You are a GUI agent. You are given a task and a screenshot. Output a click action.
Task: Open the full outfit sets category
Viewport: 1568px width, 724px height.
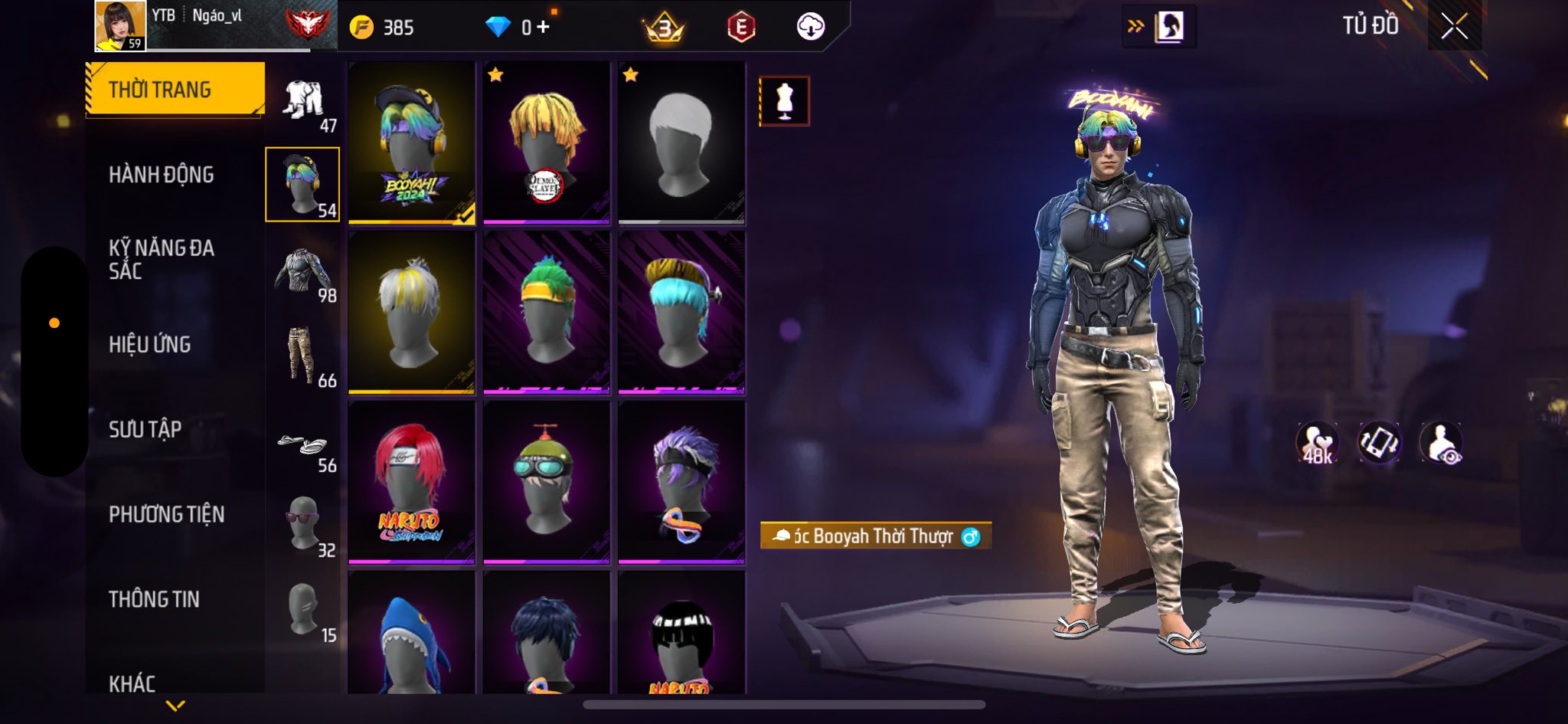(304, 103)
